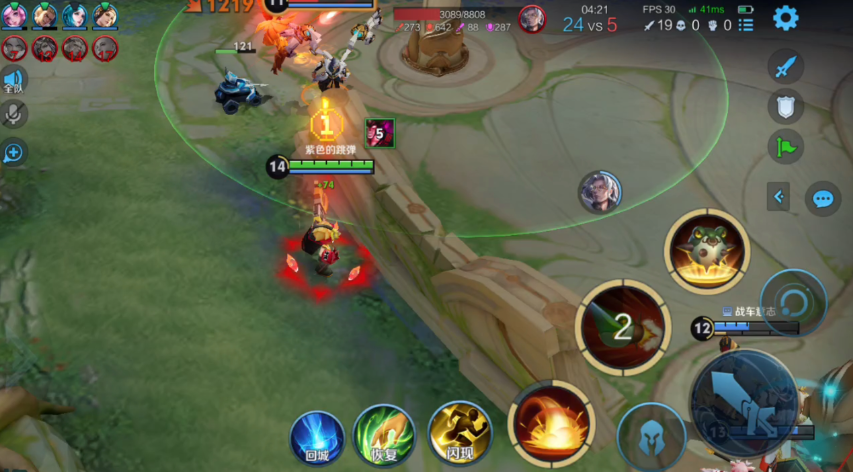Viewport: 853px width, 472px height.
Task: Tap the rocket skill on cooldown
Action: point(623,325)
